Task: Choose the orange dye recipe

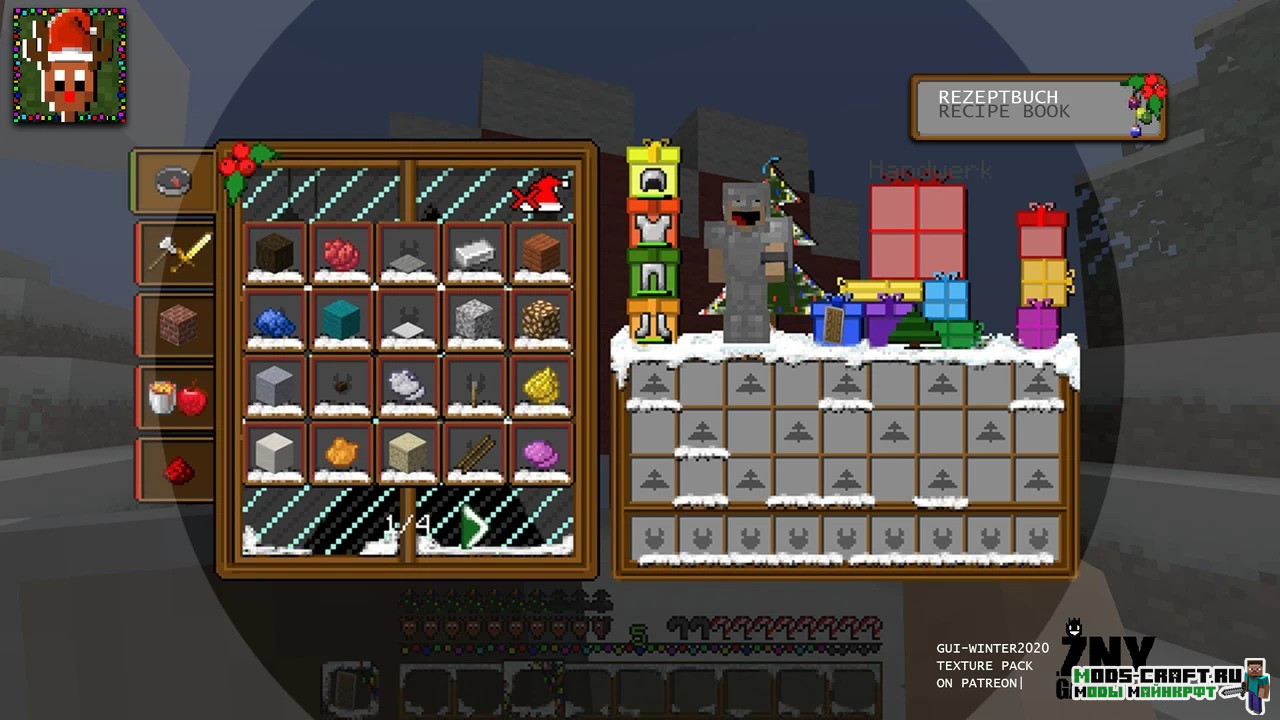Action: [342, 453]
